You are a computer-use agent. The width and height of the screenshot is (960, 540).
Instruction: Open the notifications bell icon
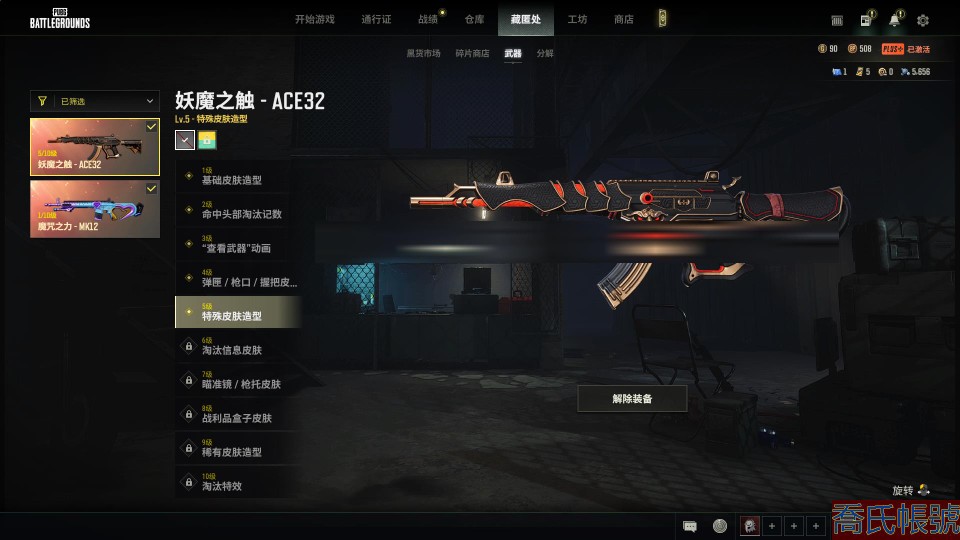tap(894, 20)
